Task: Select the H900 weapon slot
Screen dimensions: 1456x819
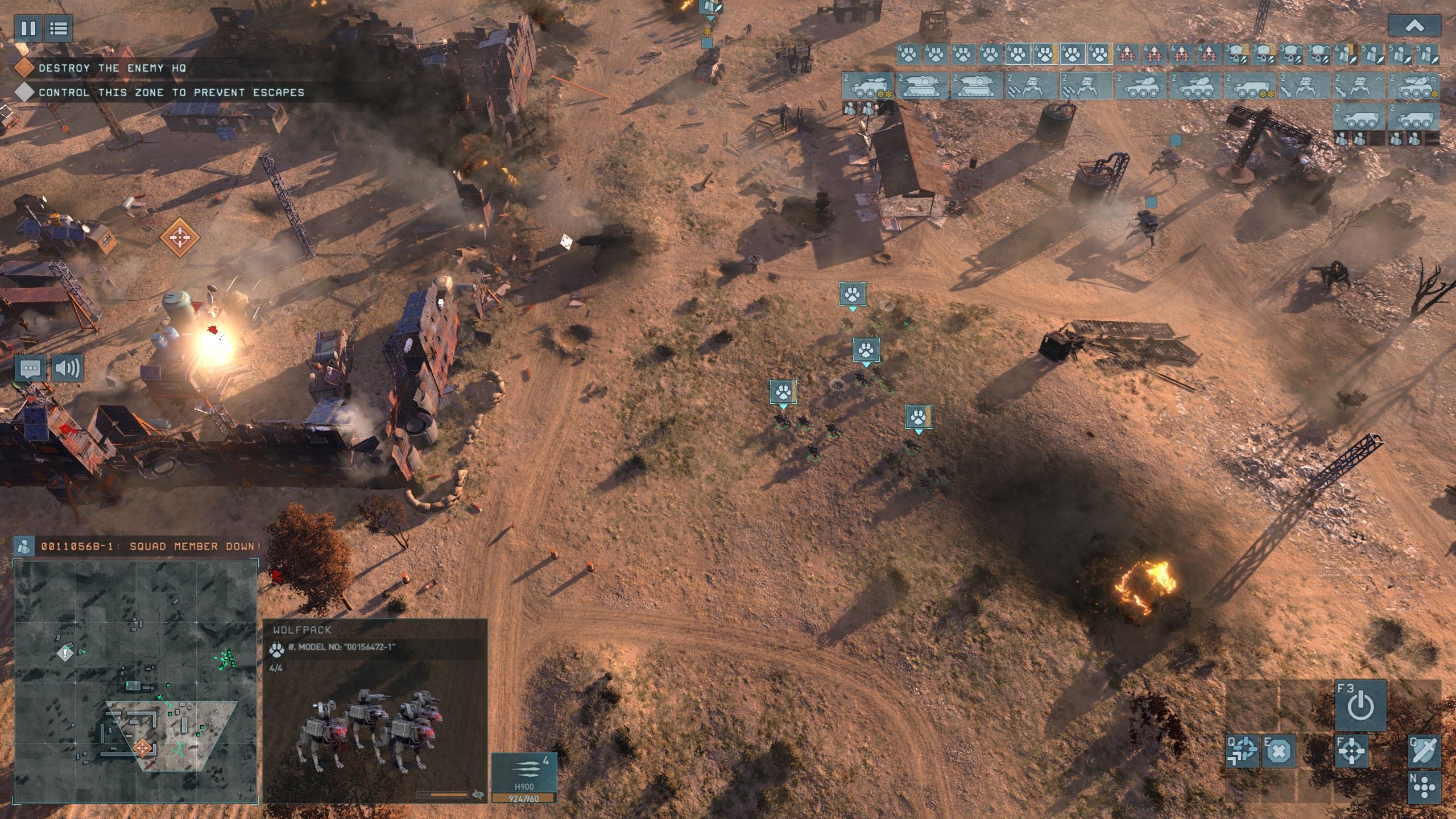Action: (x=523, y=773)
